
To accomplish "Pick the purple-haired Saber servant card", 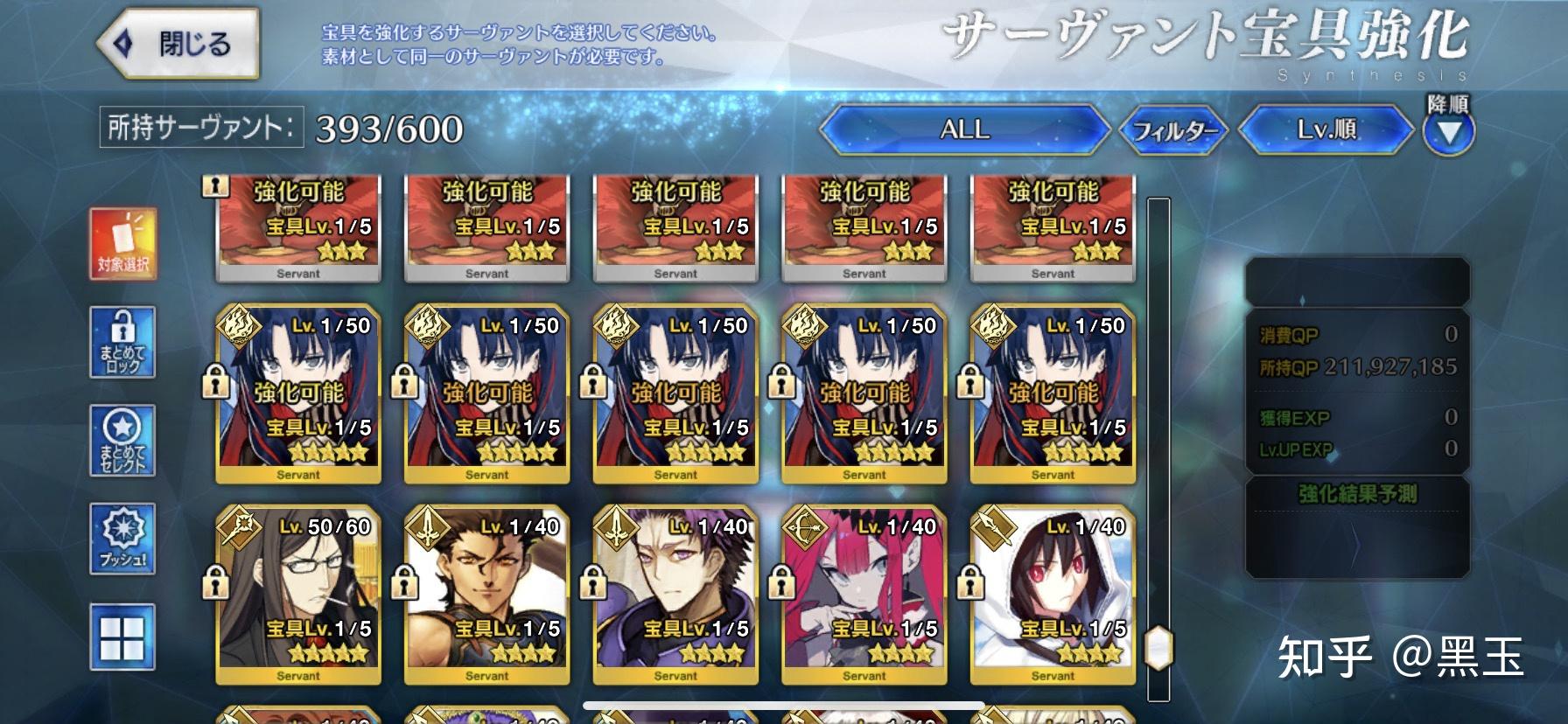I will (x=675, y=595).
